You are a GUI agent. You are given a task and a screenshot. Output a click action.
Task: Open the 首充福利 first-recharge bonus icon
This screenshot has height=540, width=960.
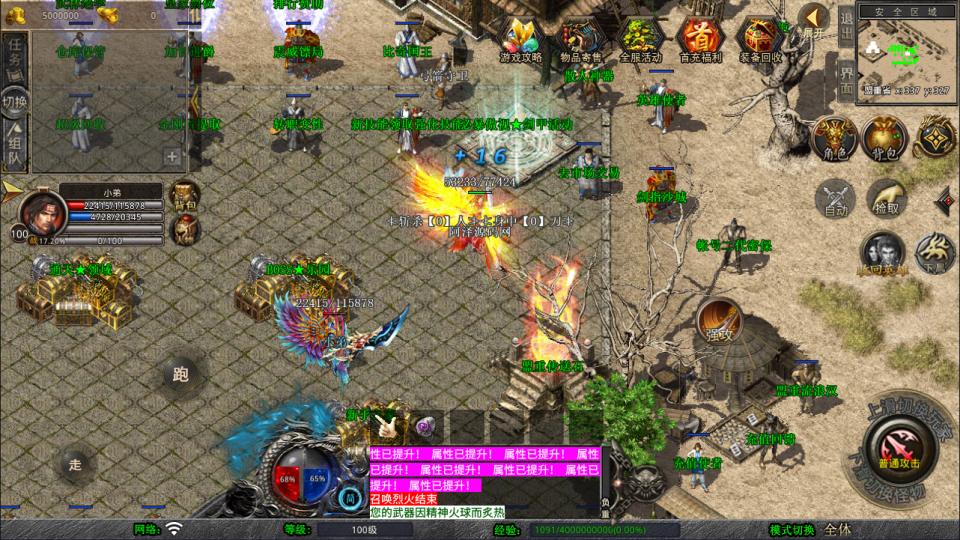pos(698,37)
